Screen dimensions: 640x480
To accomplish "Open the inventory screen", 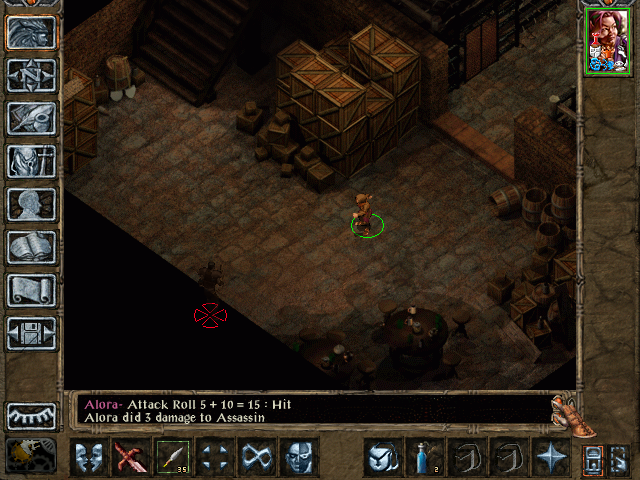I will [x=31, y=161].
